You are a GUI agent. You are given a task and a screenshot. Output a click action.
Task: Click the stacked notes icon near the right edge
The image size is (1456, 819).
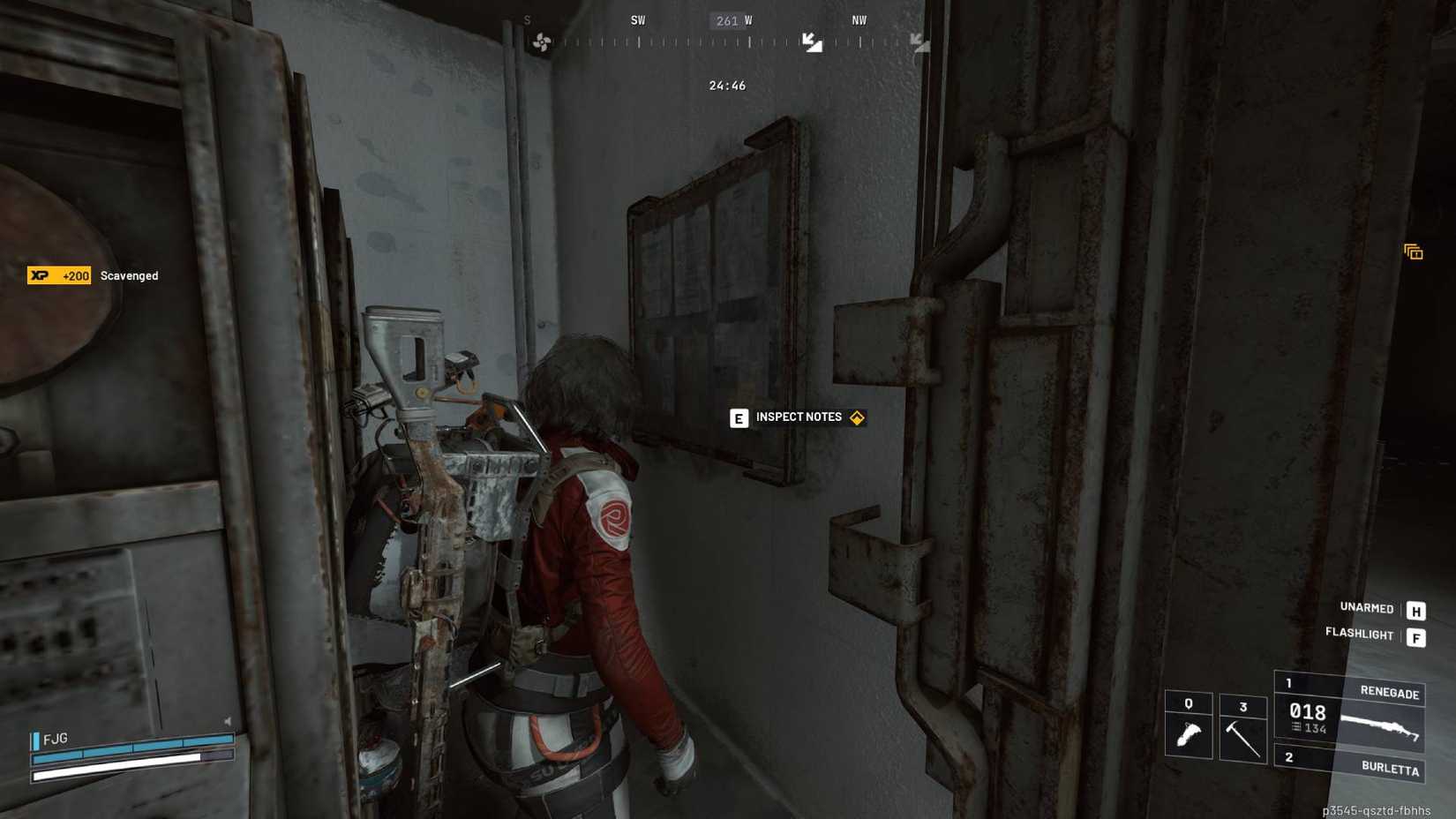click(1414, 252)
